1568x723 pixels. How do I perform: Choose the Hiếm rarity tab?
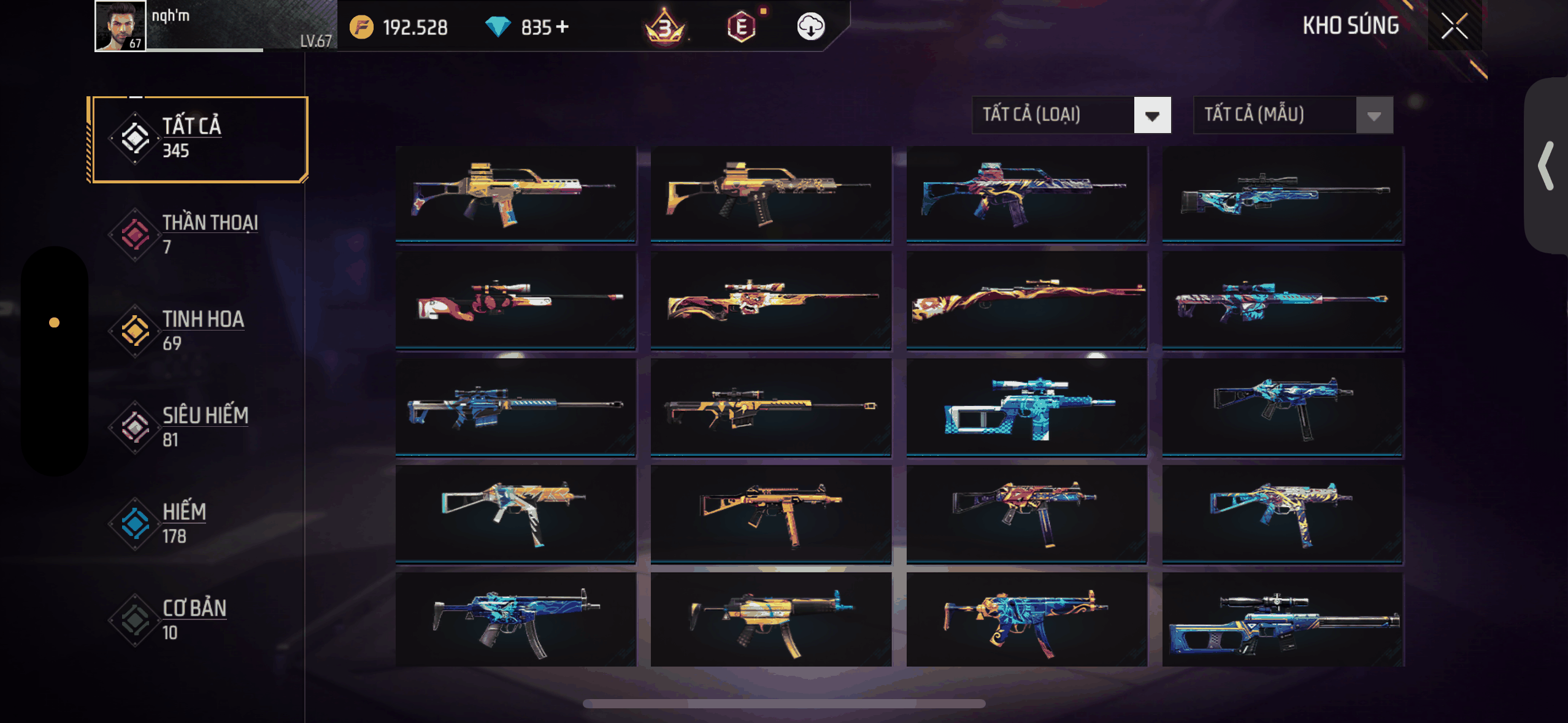[x=199, y=523]
